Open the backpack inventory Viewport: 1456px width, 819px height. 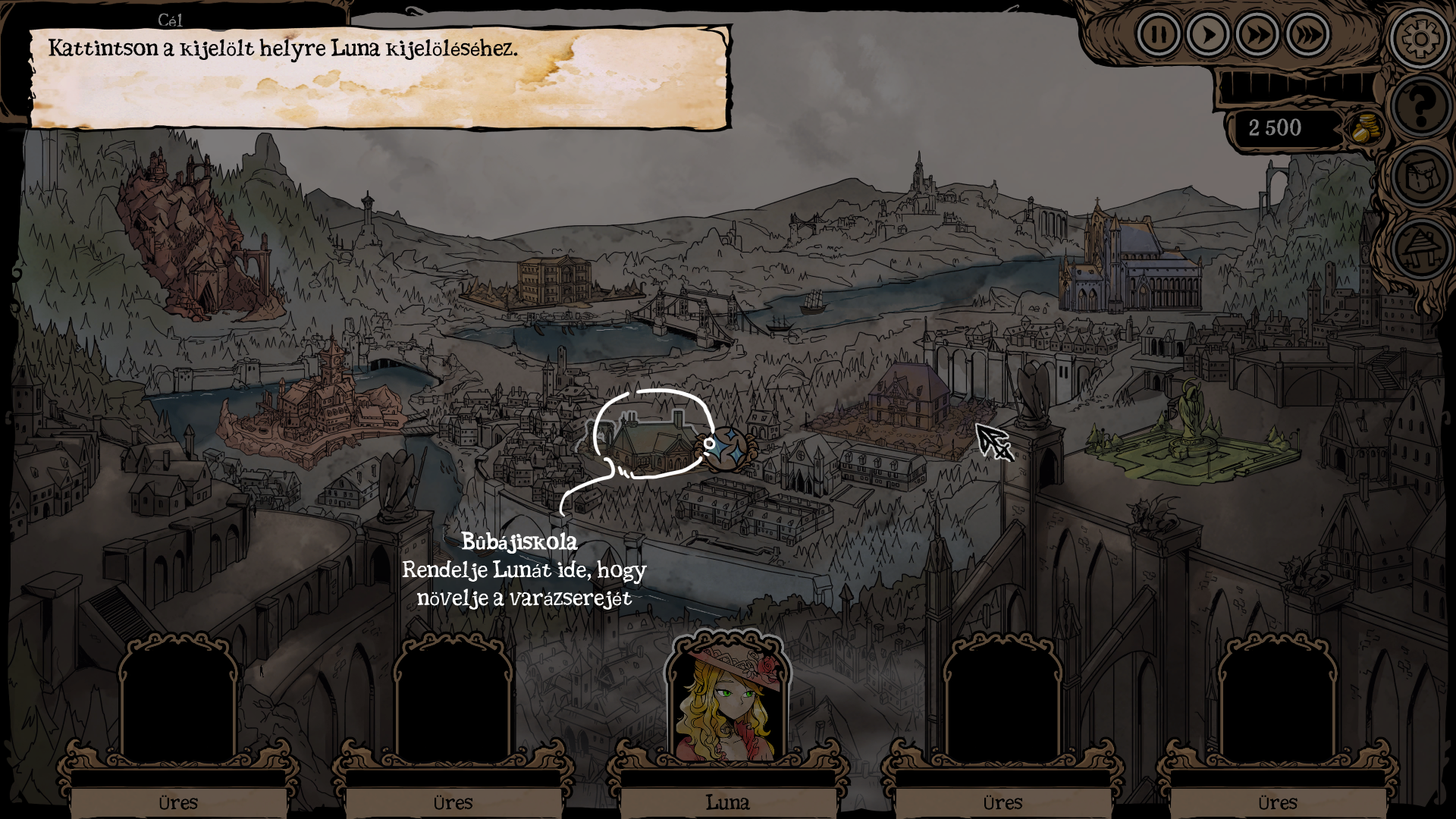[x=1420, y=177]
